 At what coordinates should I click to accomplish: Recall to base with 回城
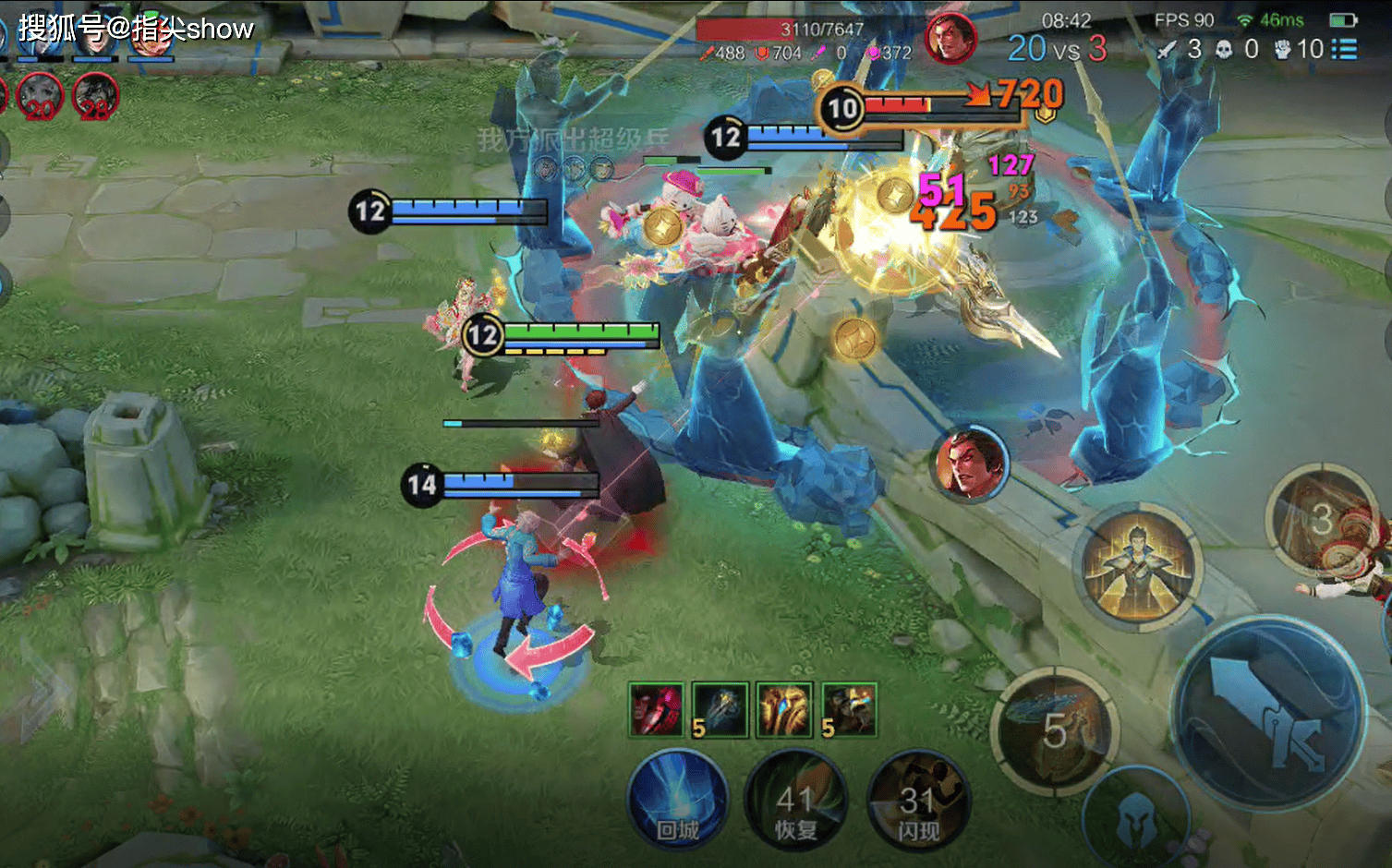677,801
